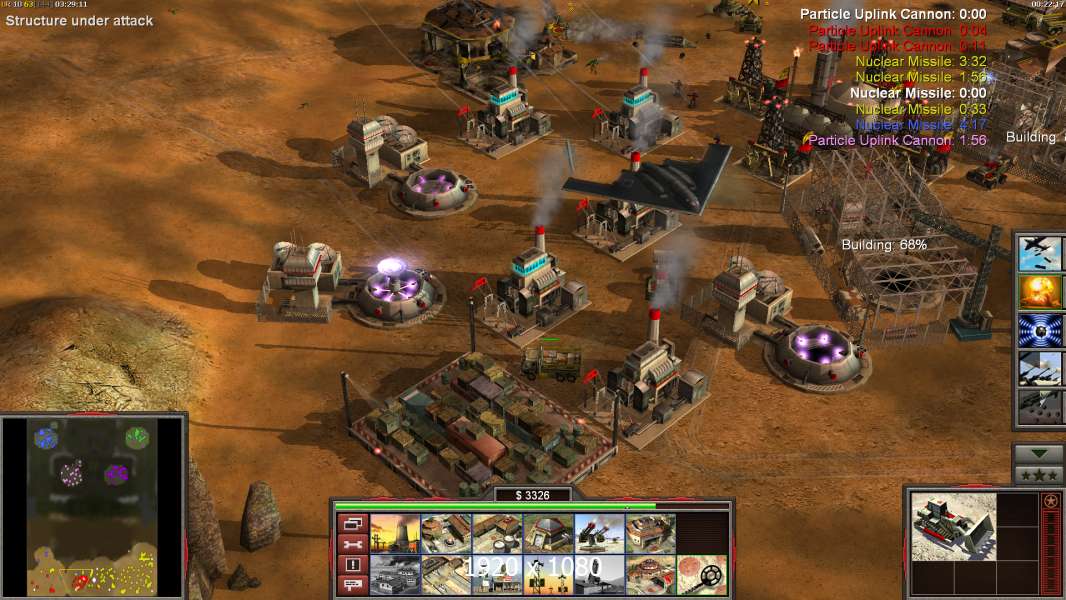Screen dimensions: 1066x600
Task: Collapse shortcuts with the green arrow button
Action: tap(1038, 454)
